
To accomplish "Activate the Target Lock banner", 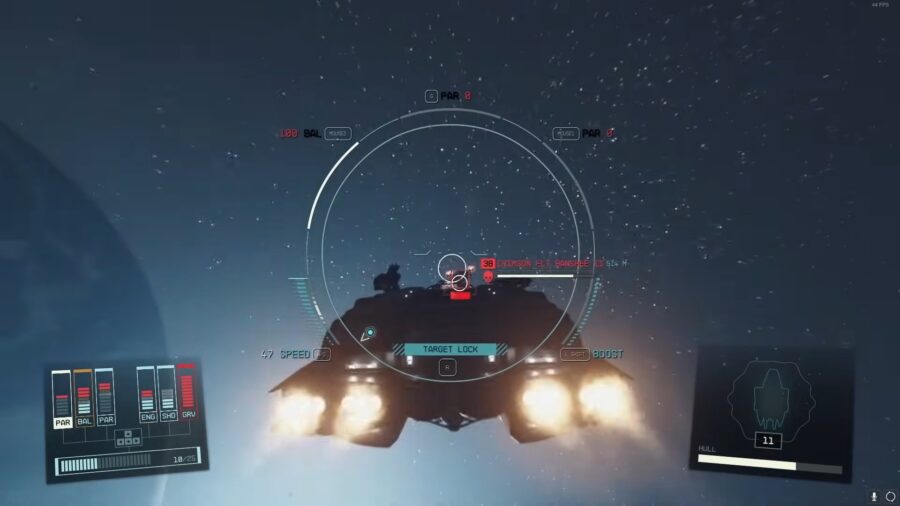I will click(450, 349).
